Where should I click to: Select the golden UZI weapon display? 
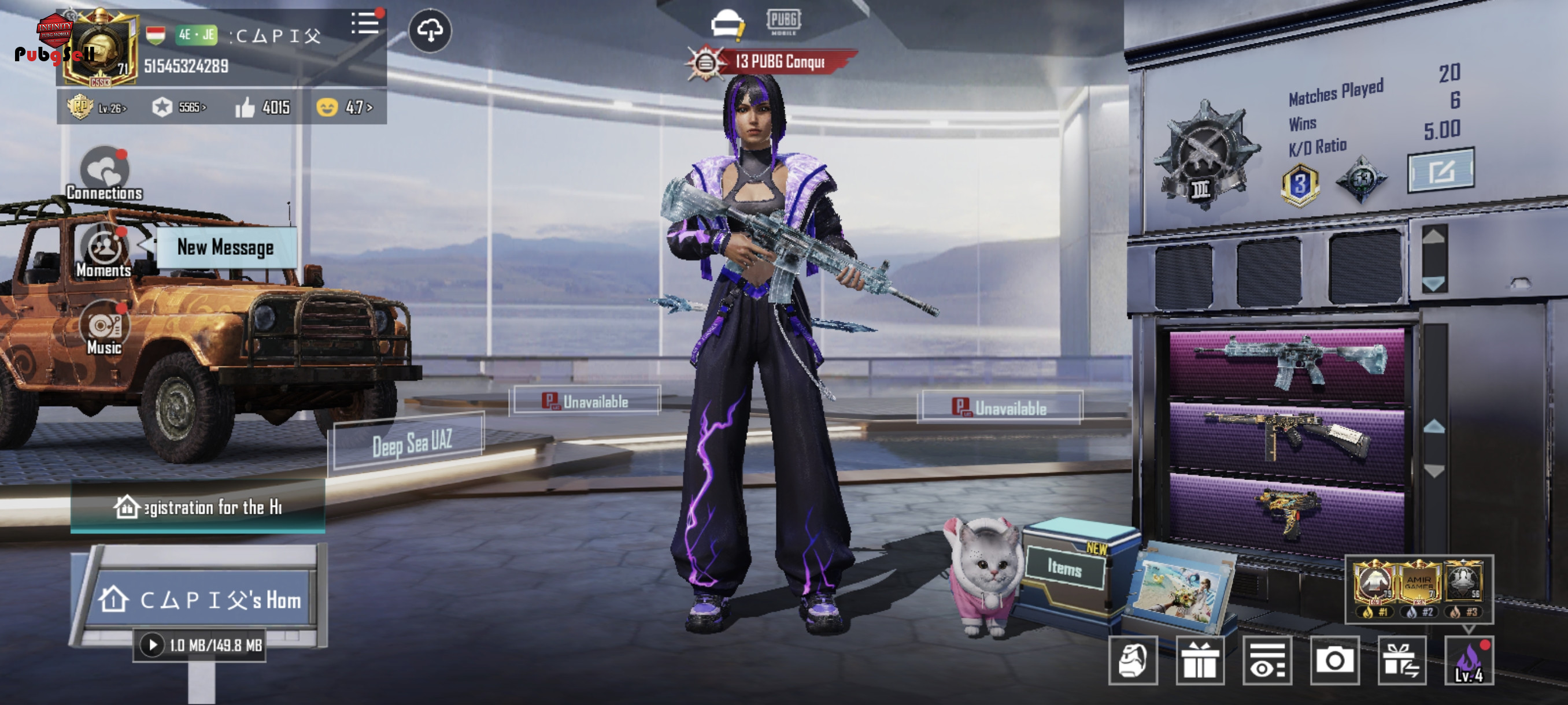(1287, 511)
